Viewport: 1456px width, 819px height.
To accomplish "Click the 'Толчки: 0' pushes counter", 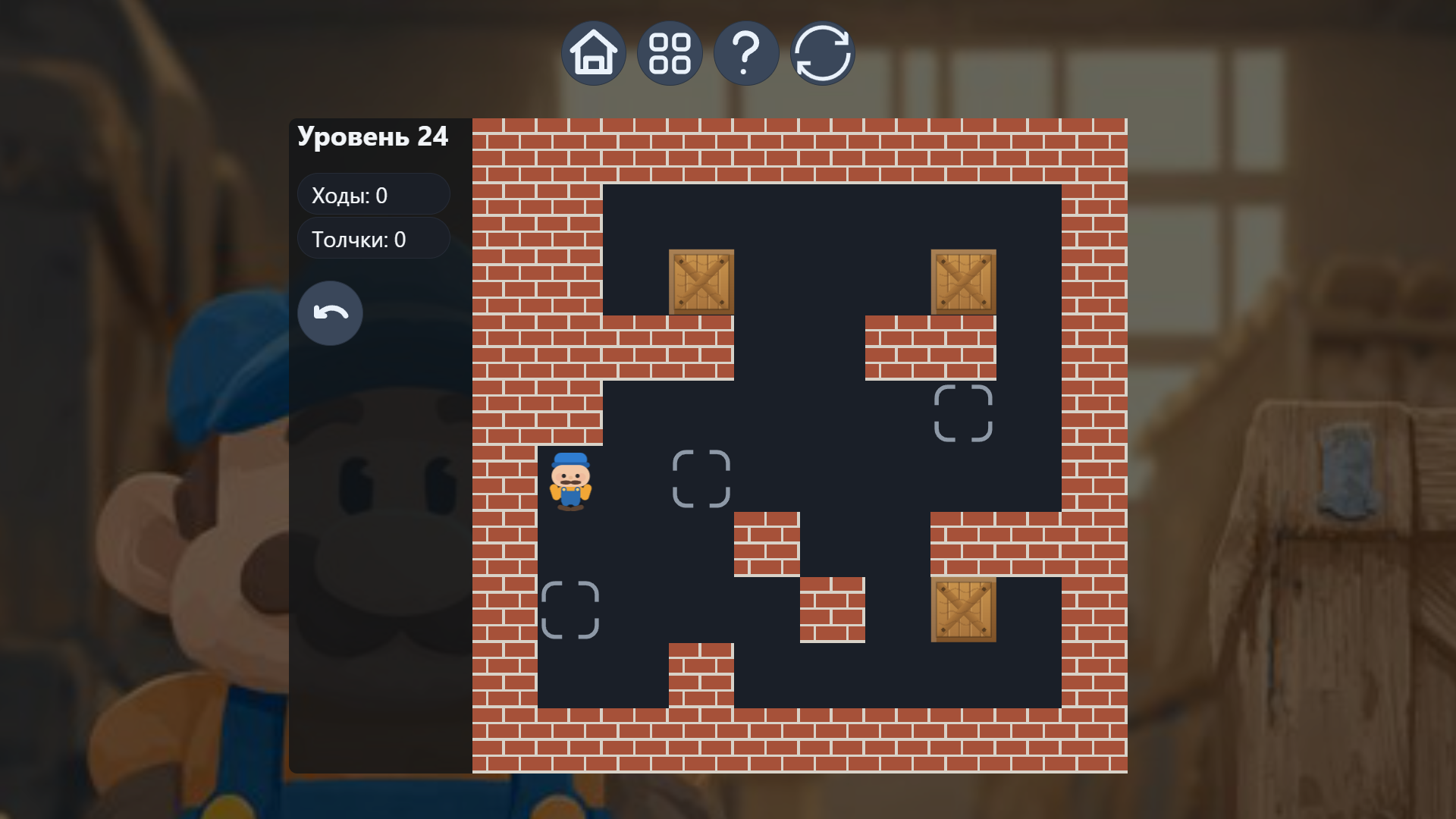I will [373, 238].
